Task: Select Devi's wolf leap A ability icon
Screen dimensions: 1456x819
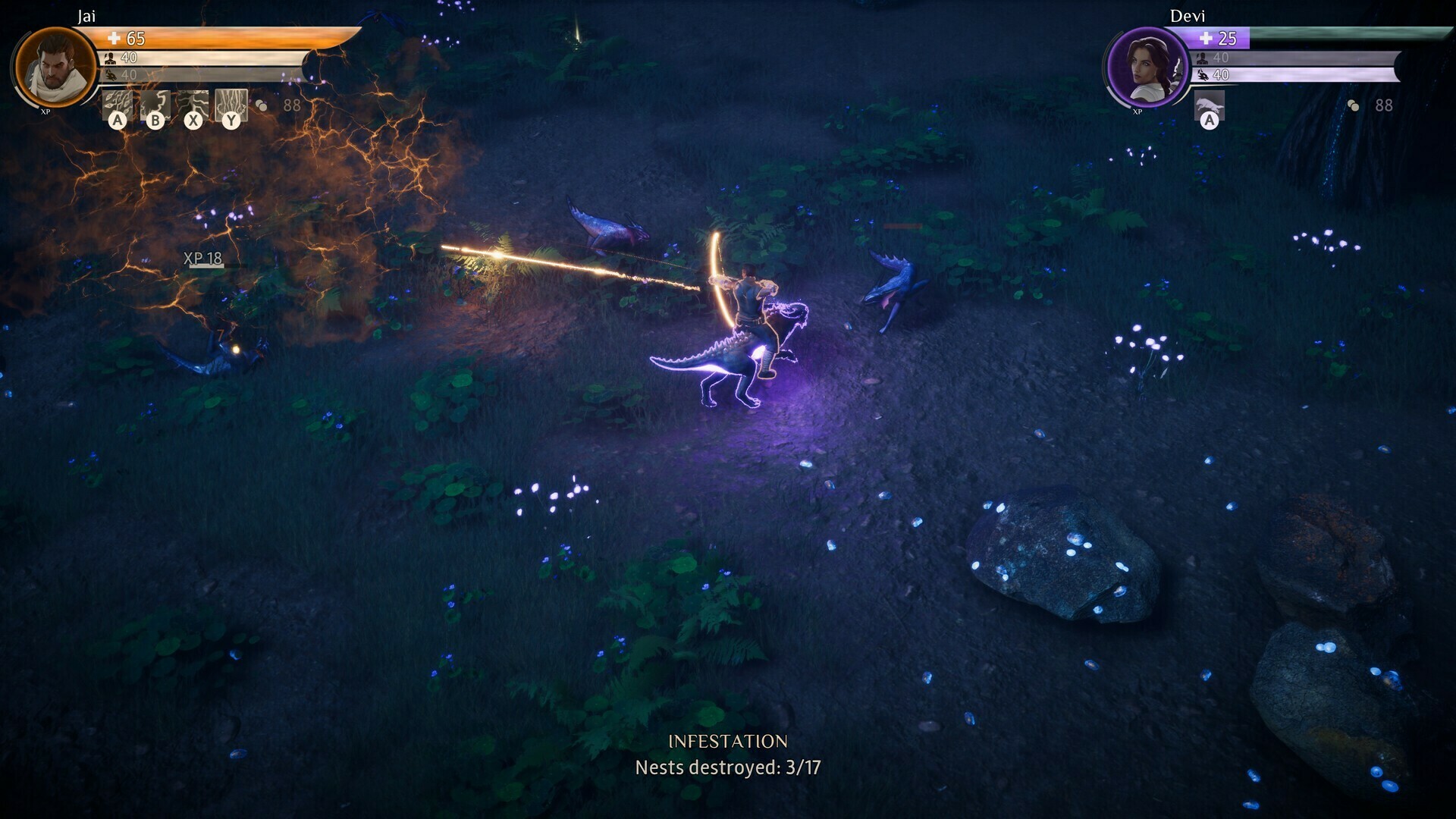Action: tap(1210, 105)
